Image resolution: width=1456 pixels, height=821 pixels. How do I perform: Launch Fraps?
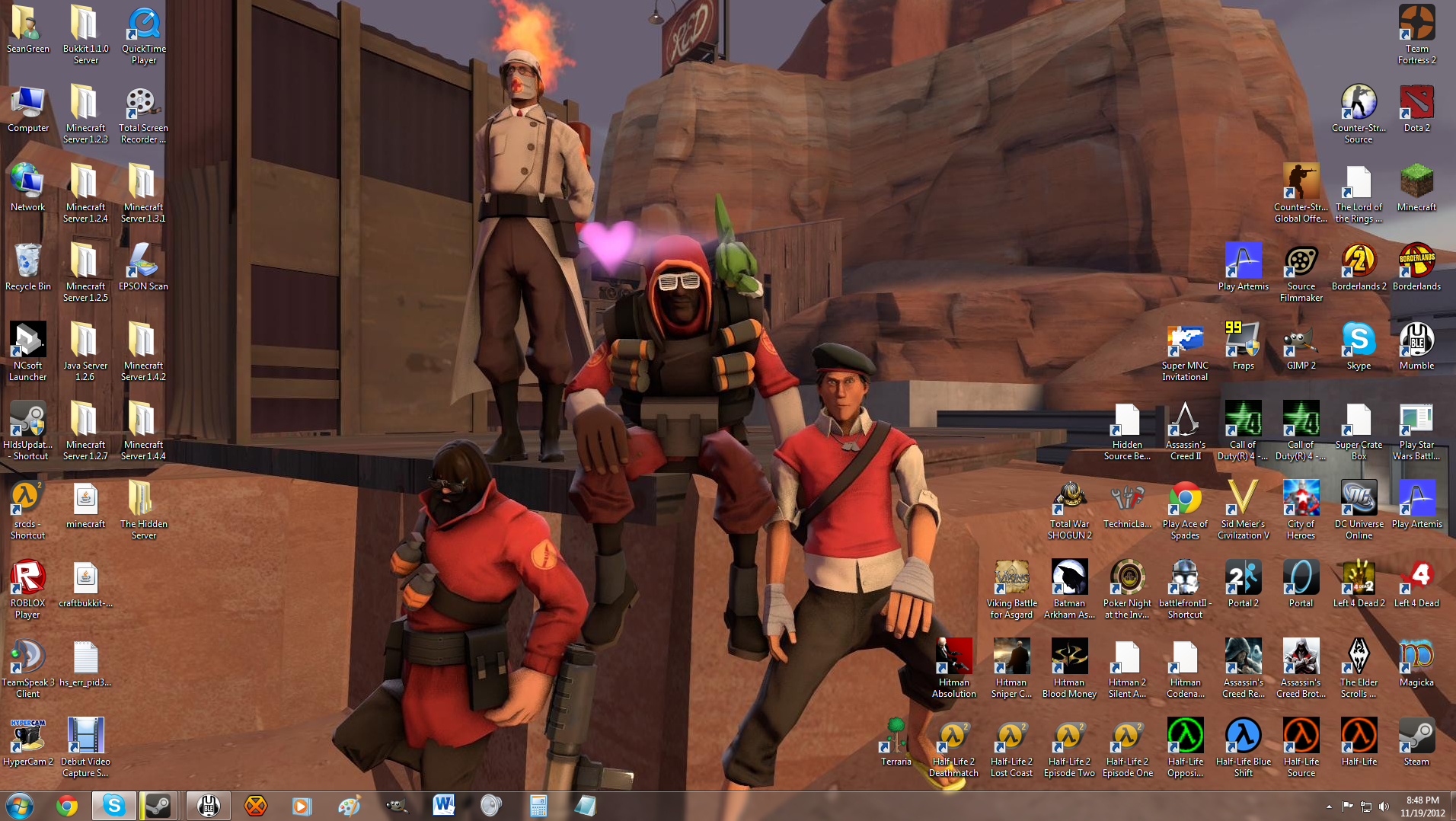[1243, 343]
